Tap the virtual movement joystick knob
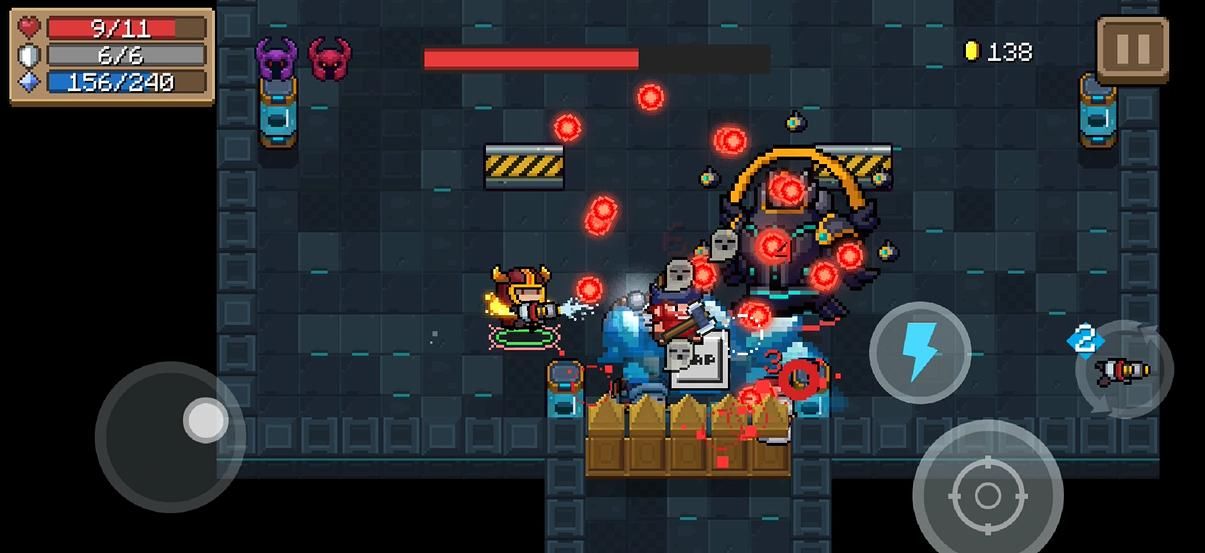 pos(205,421)
